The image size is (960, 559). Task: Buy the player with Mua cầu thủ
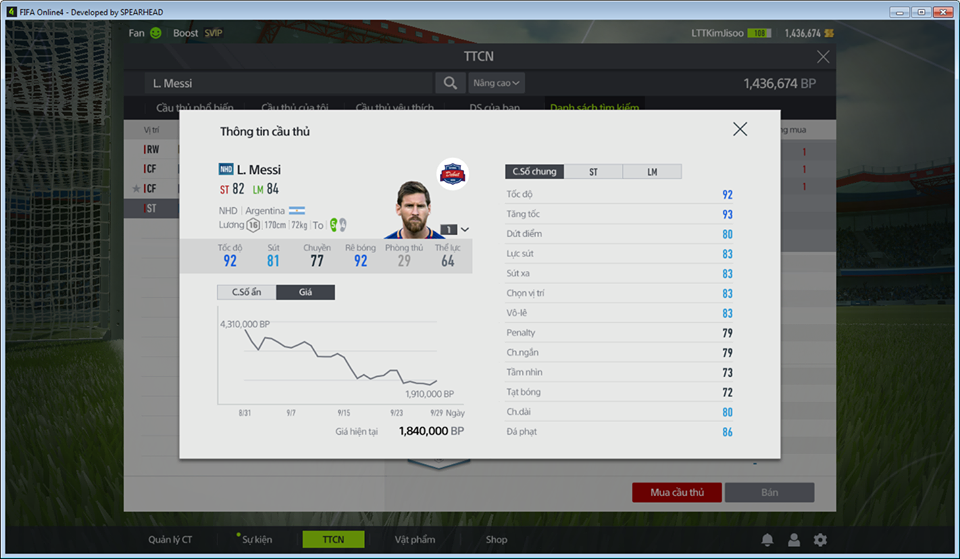pyautogui.click(x=677, y=492)
